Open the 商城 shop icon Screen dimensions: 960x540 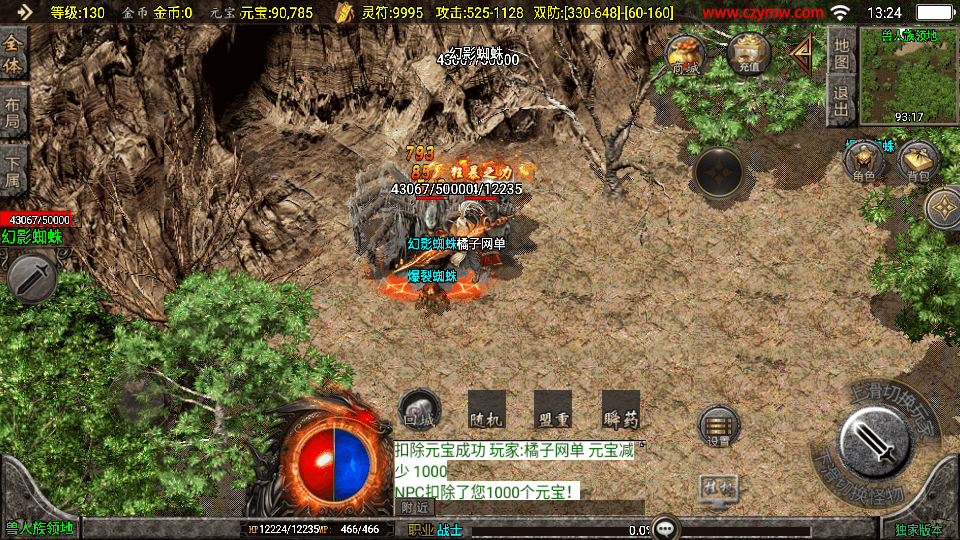(x=687, y=55)
